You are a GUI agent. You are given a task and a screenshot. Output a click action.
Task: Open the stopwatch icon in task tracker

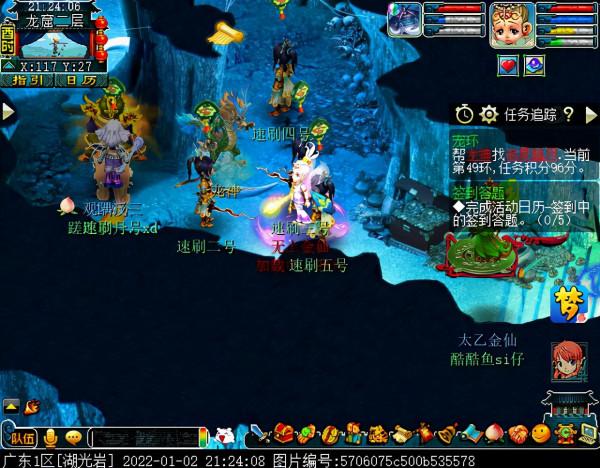pyautogui.click(x=464, y=114)
